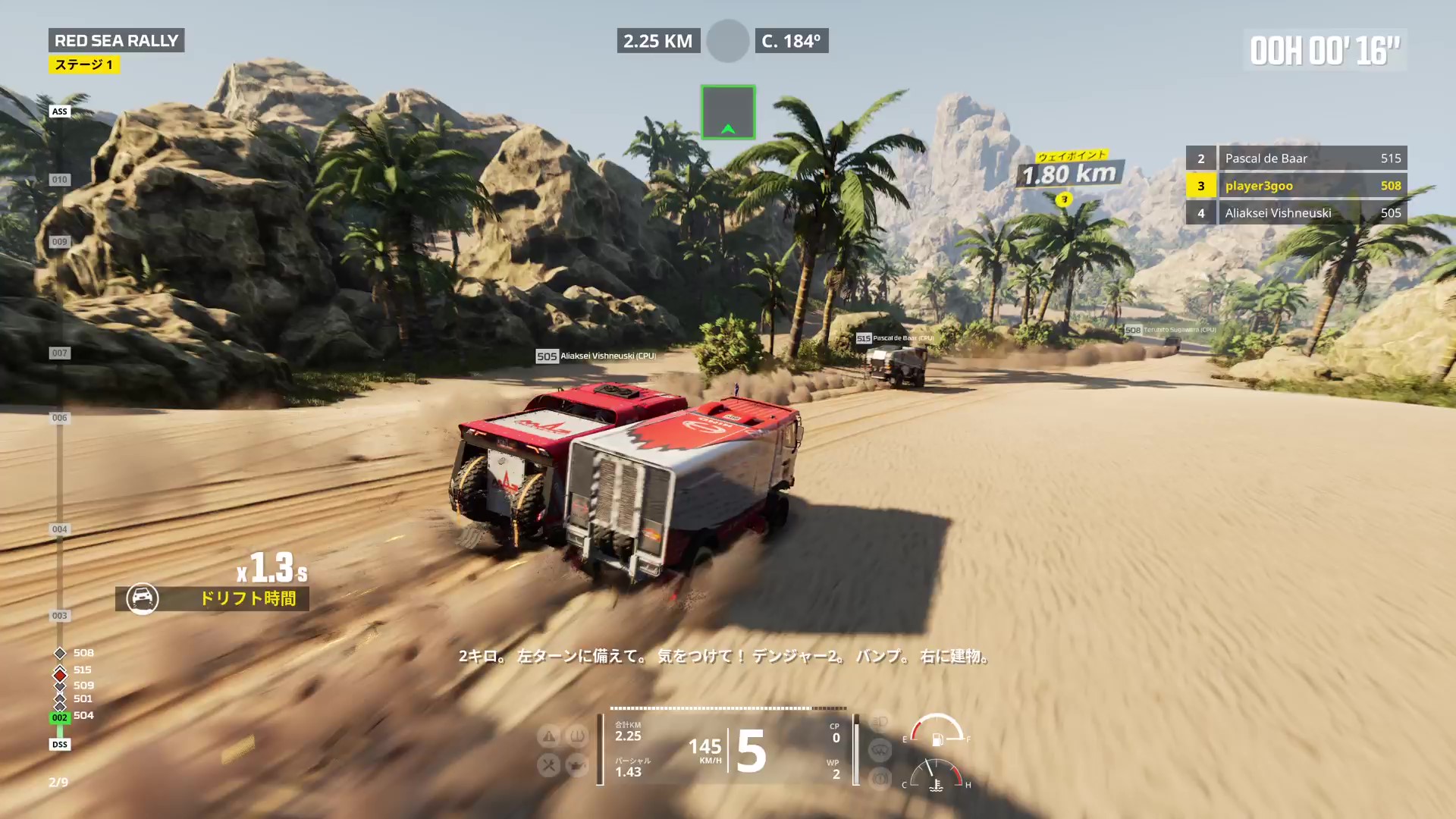Click the DSS start marker on progress track
Viewport: 1456px width, 819px height.
pos(59,745)
